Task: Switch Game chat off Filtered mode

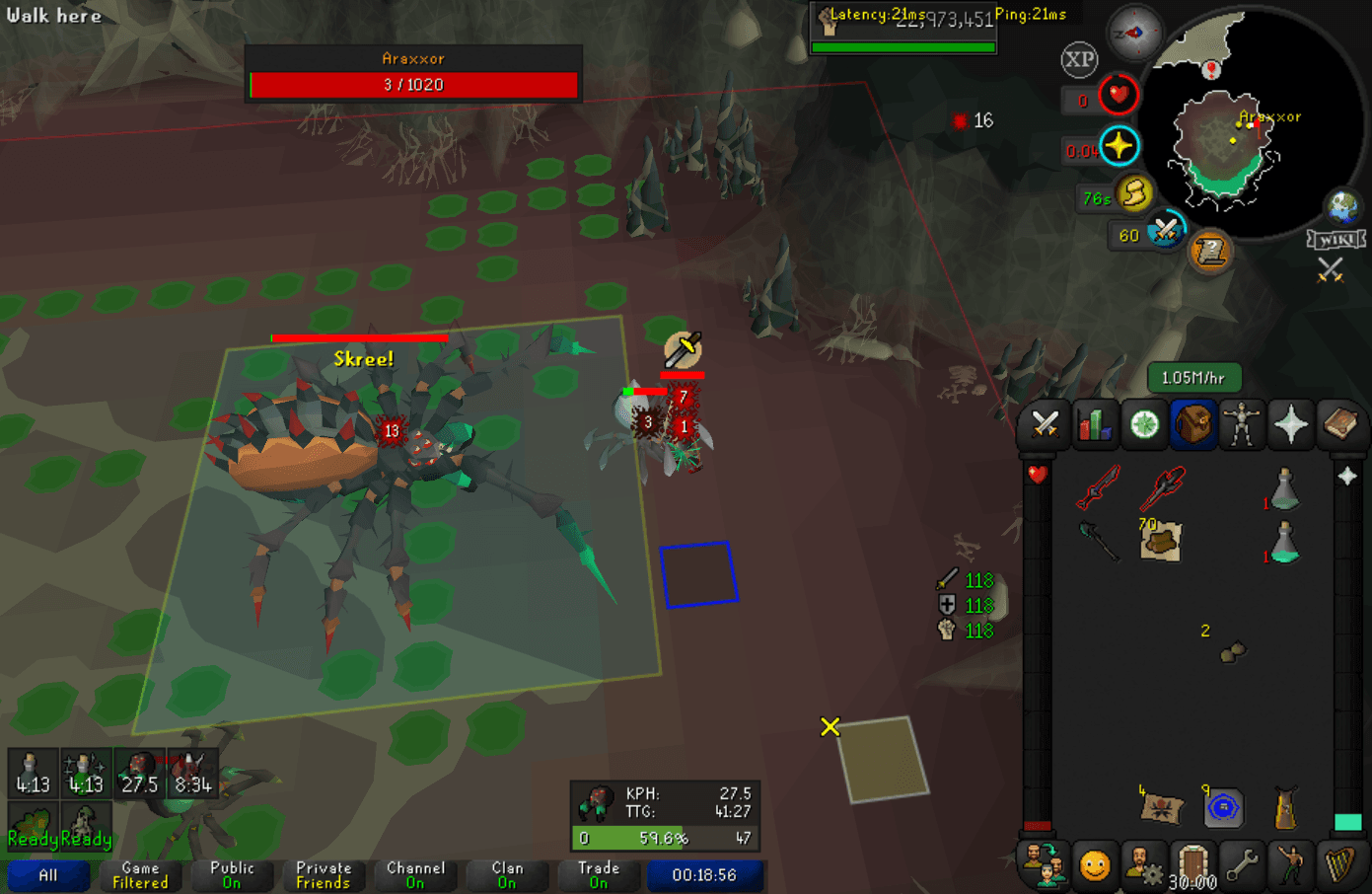Action: pyautogui.click(x=140, y=874)
